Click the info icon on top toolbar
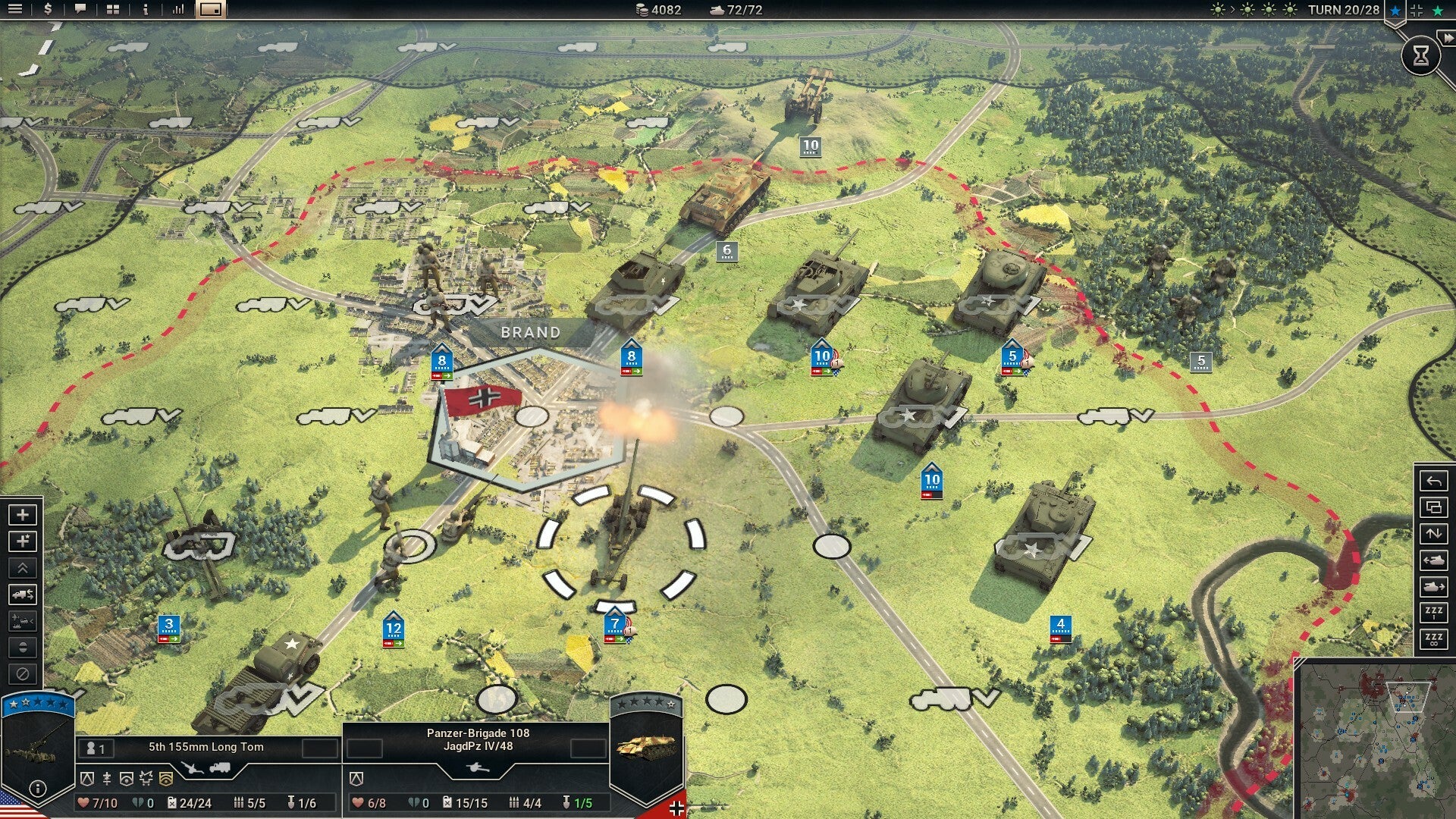 pyautogui.click(x=146, y=11)
